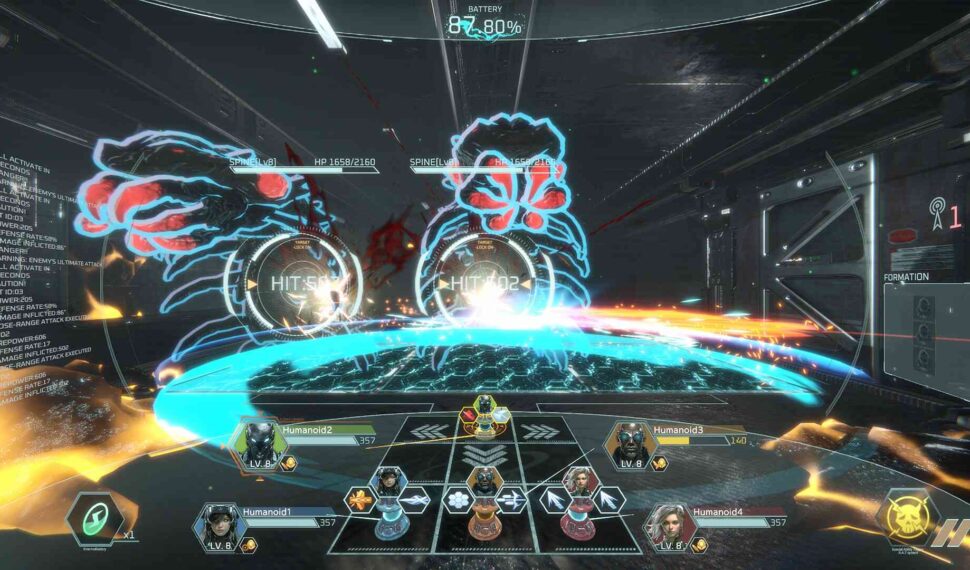Select the Humanoid4 character portrait
Image resolution: width=970 pixels, height=570 pixels.
pos(669,524)
